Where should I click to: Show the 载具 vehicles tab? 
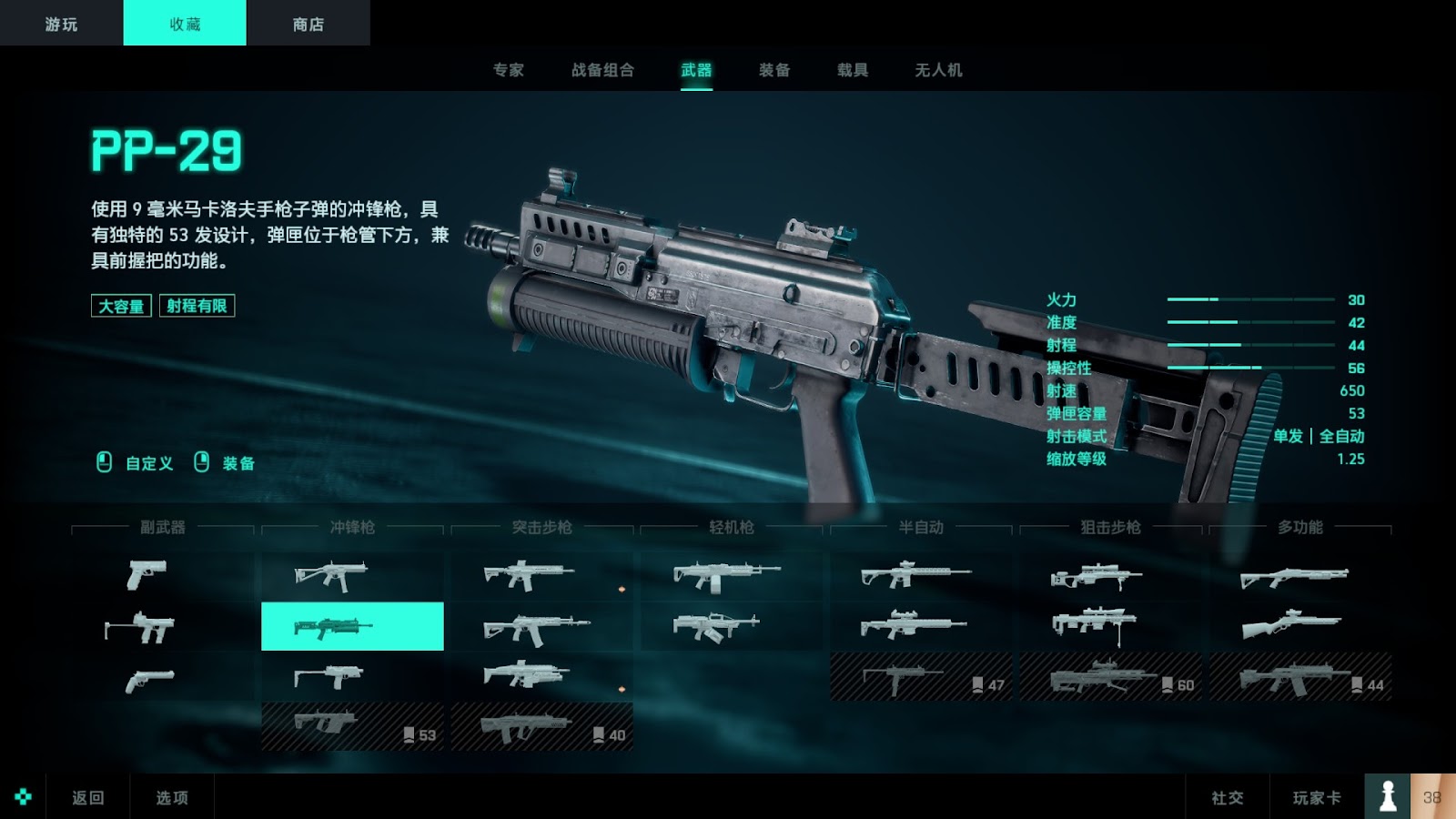tap(853, 70)
